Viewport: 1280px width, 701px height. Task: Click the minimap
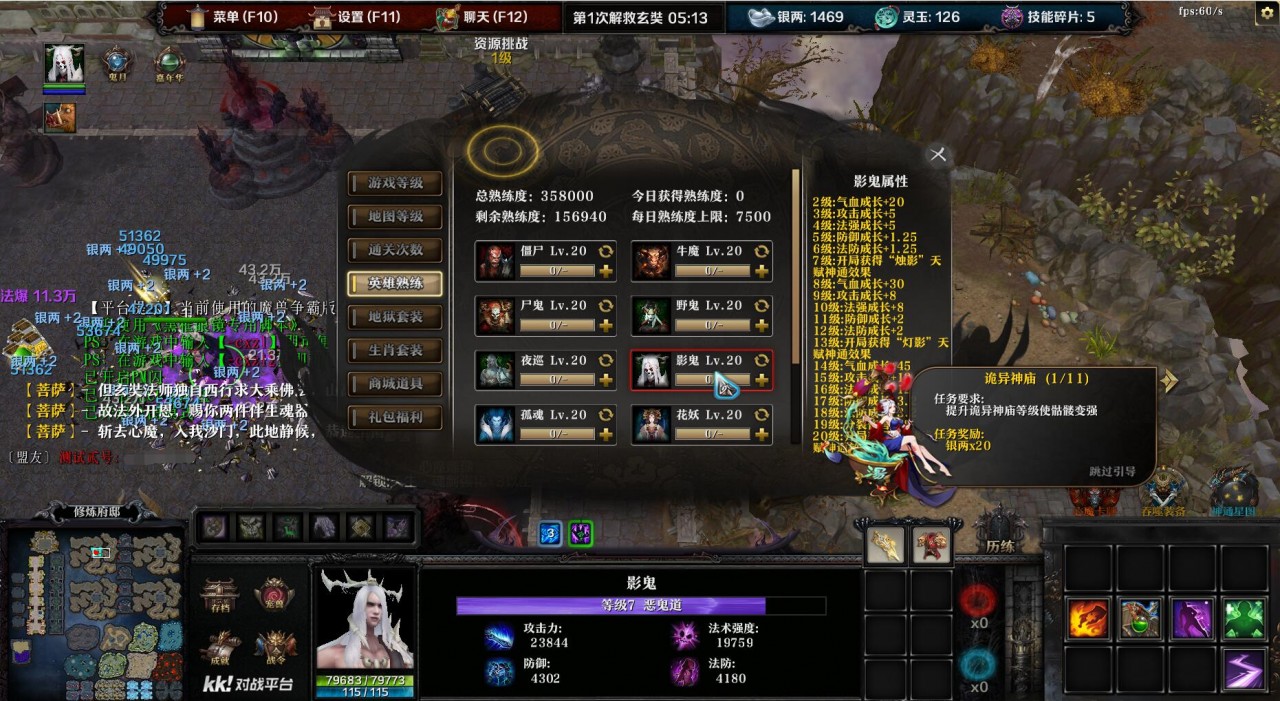(96, 612)
